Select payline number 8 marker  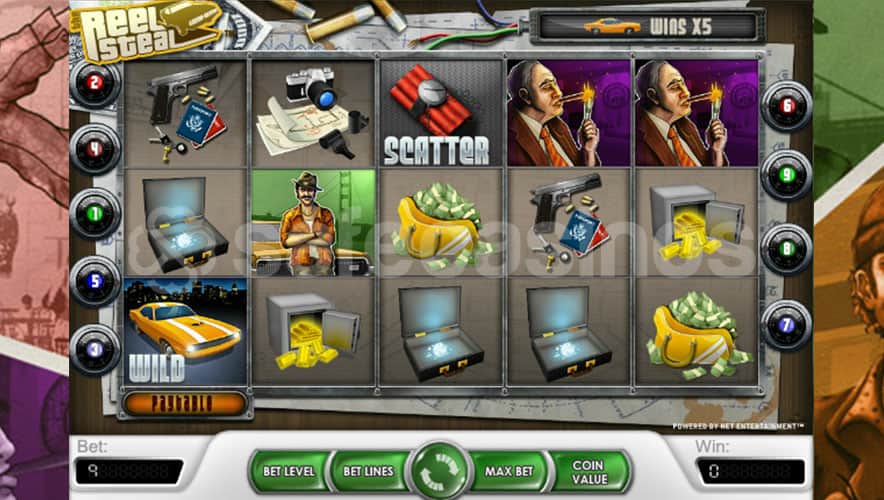787,248
